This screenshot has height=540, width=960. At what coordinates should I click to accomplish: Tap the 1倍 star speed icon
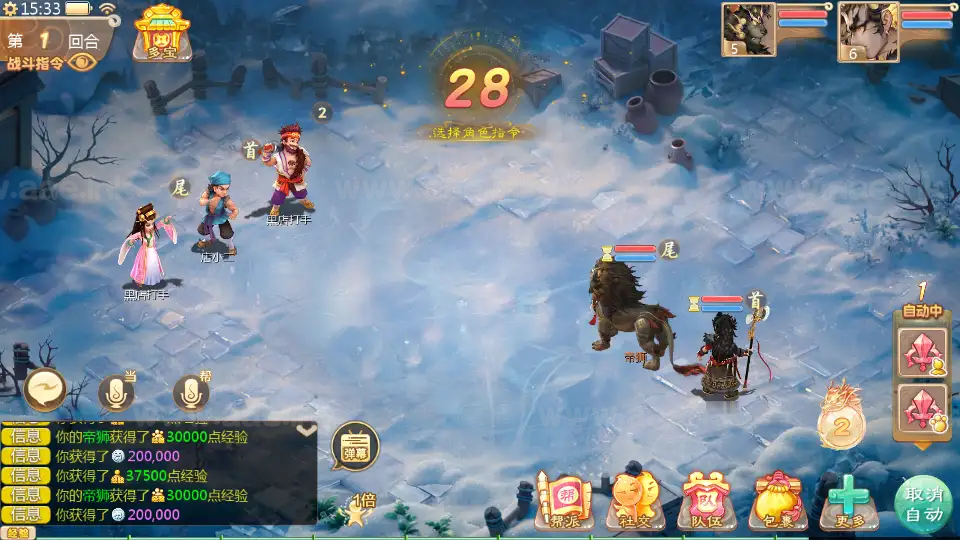[x=357, y=510]
